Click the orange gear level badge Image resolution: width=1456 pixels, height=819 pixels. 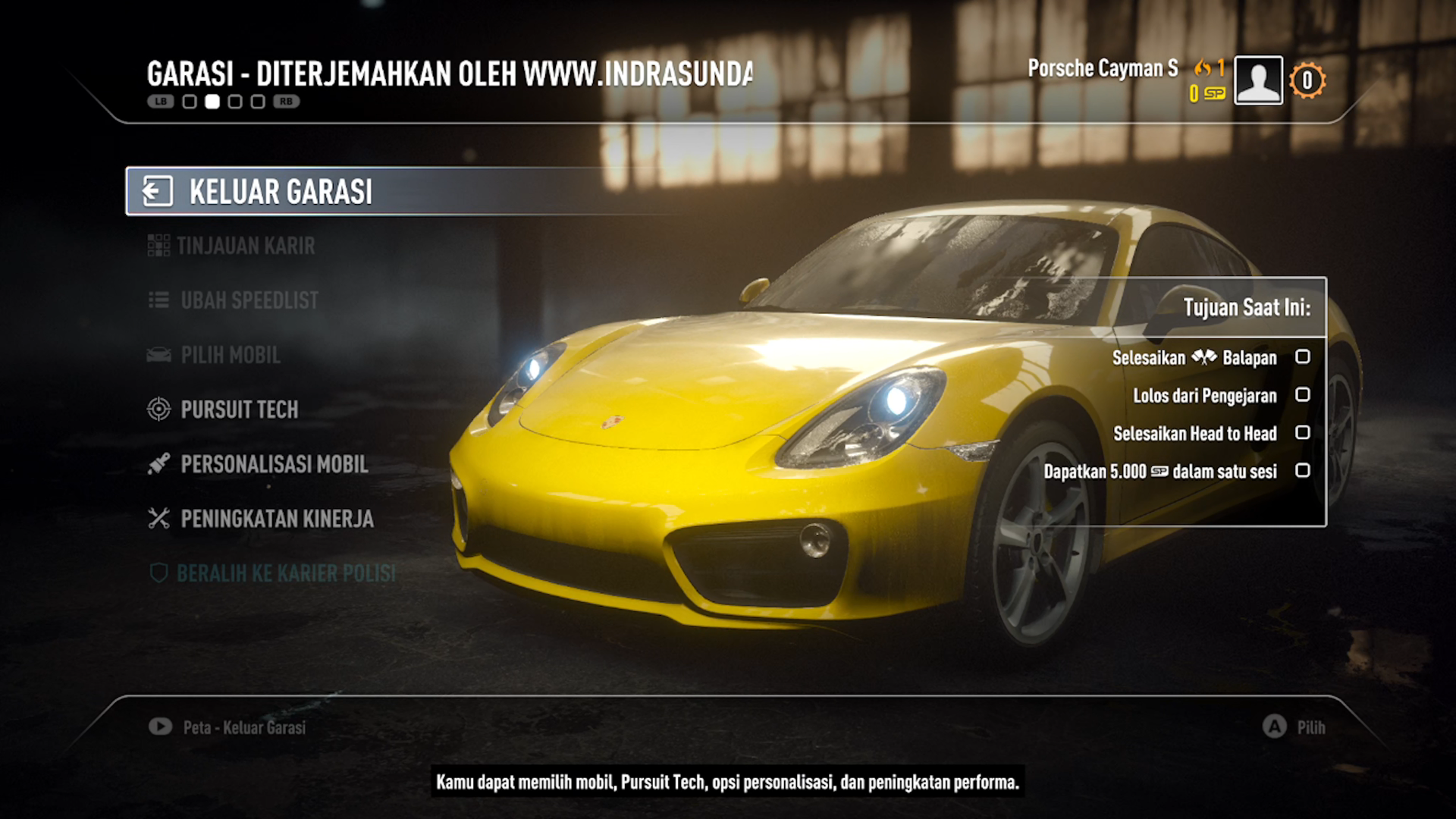1307,80
